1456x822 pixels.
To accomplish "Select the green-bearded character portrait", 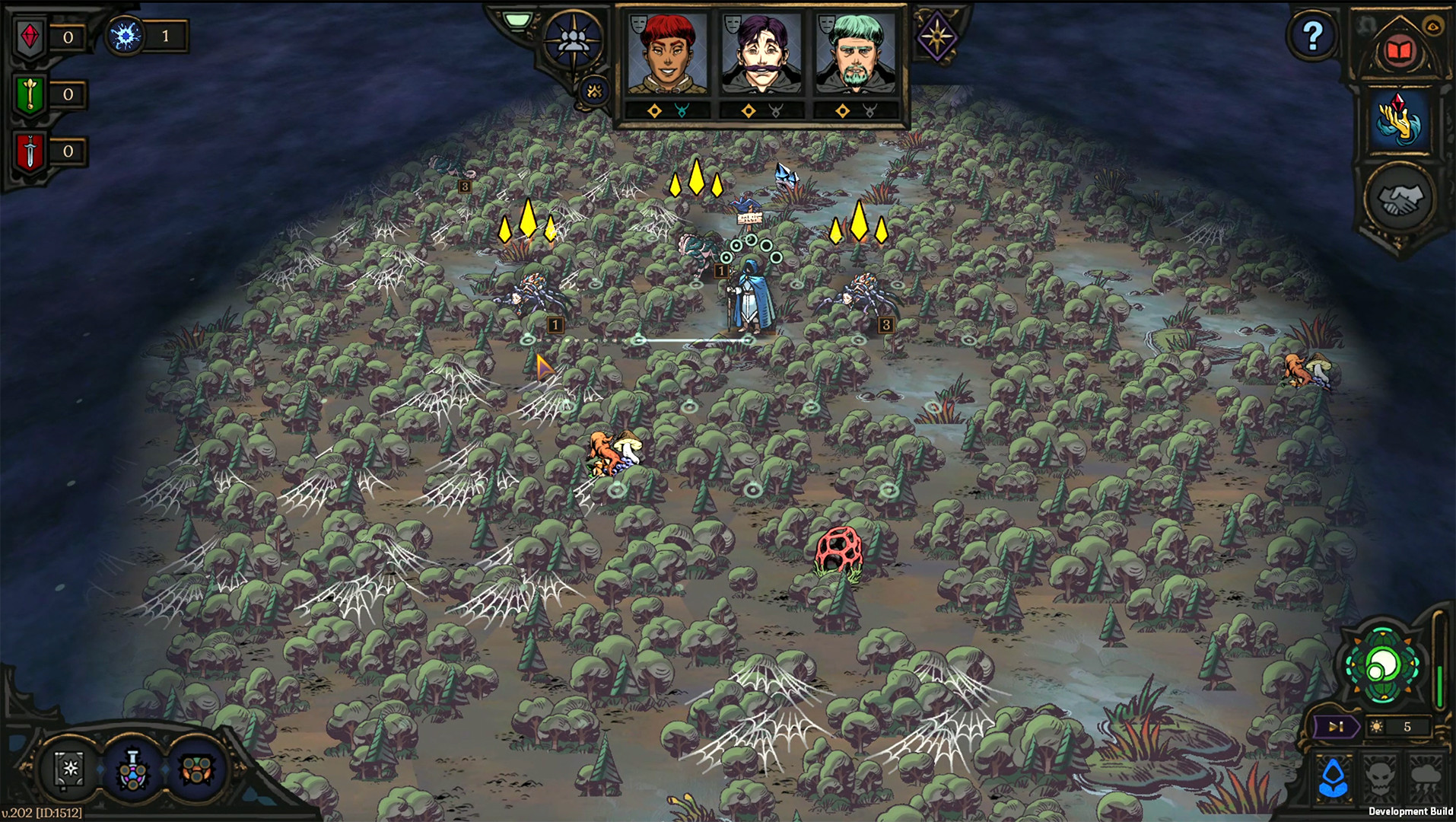I will click(x=855, y=53).
